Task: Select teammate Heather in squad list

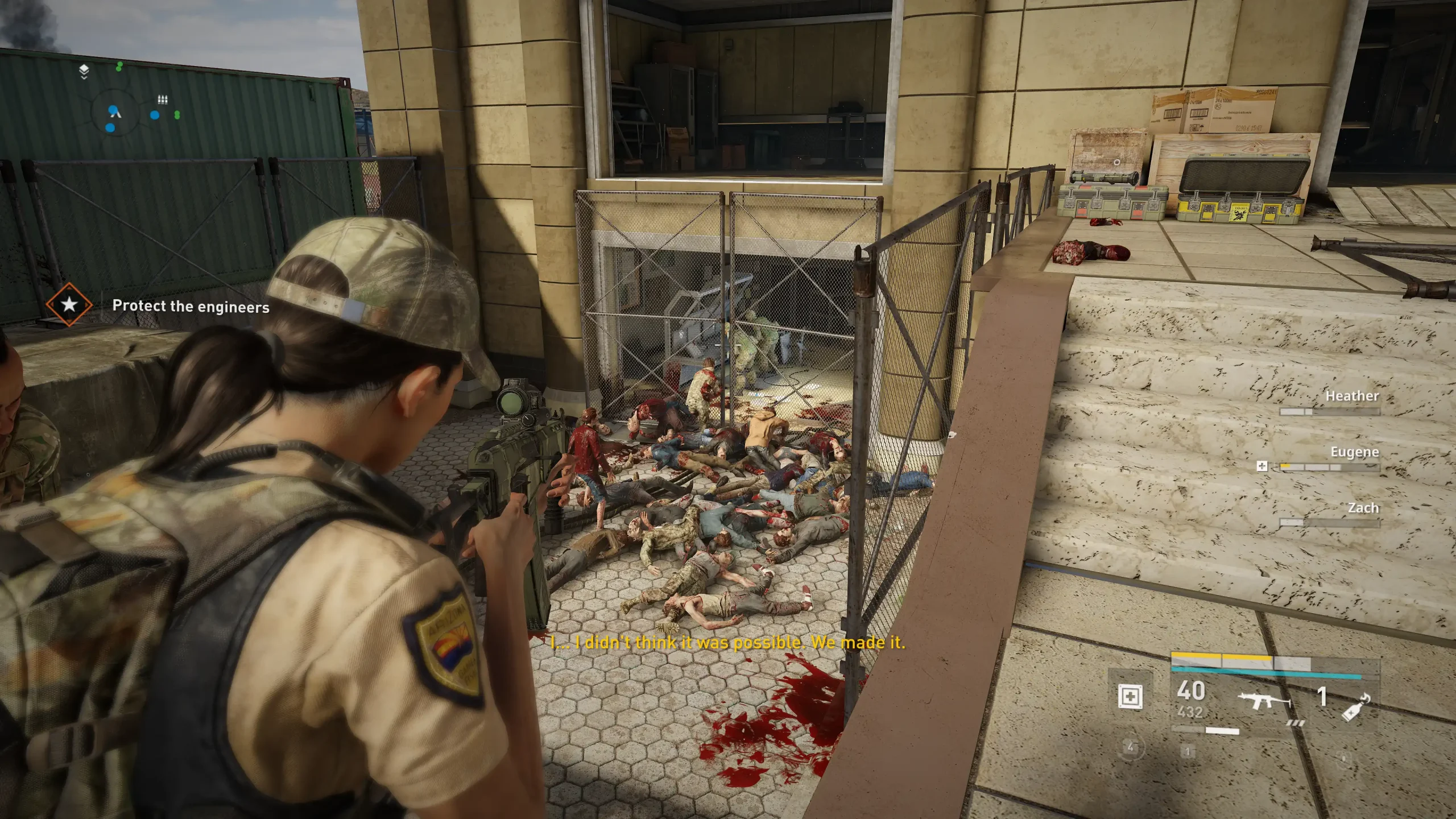Action: pos(1351,396)
